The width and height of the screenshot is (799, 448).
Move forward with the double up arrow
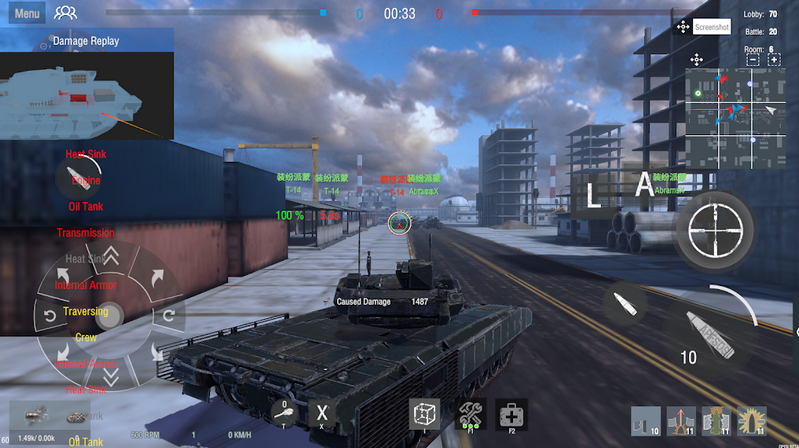110,257
